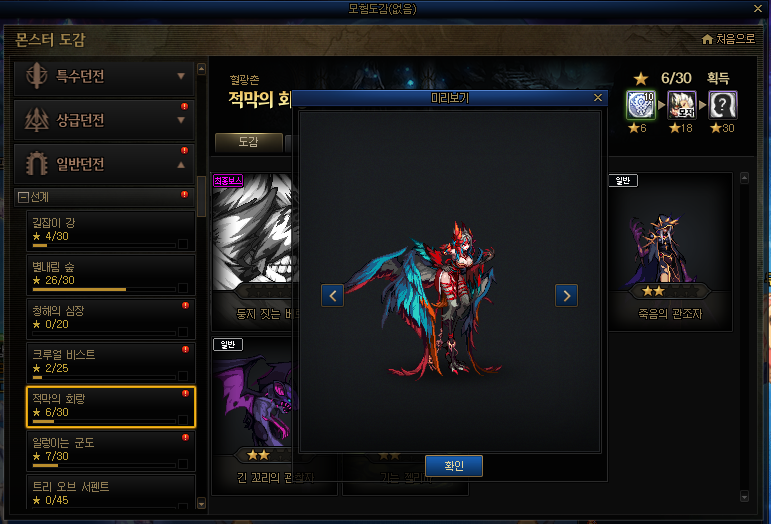Show the previous monster preview
This screenshot has width=771, height=524.
pos(333,295)
